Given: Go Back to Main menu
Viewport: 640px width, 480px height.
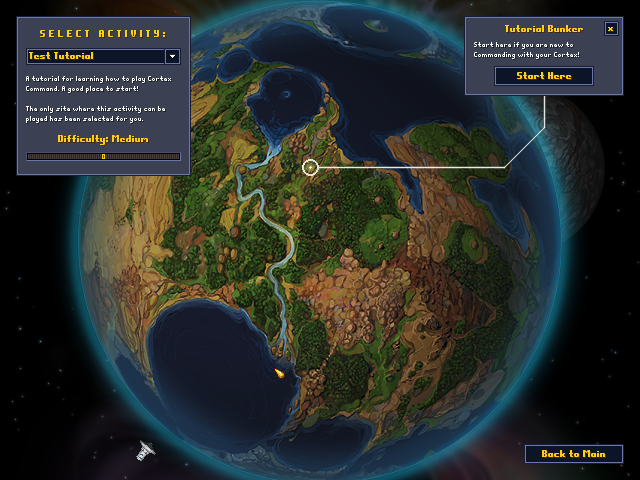Looking at the screenshot, I should (x=573, y=454).
